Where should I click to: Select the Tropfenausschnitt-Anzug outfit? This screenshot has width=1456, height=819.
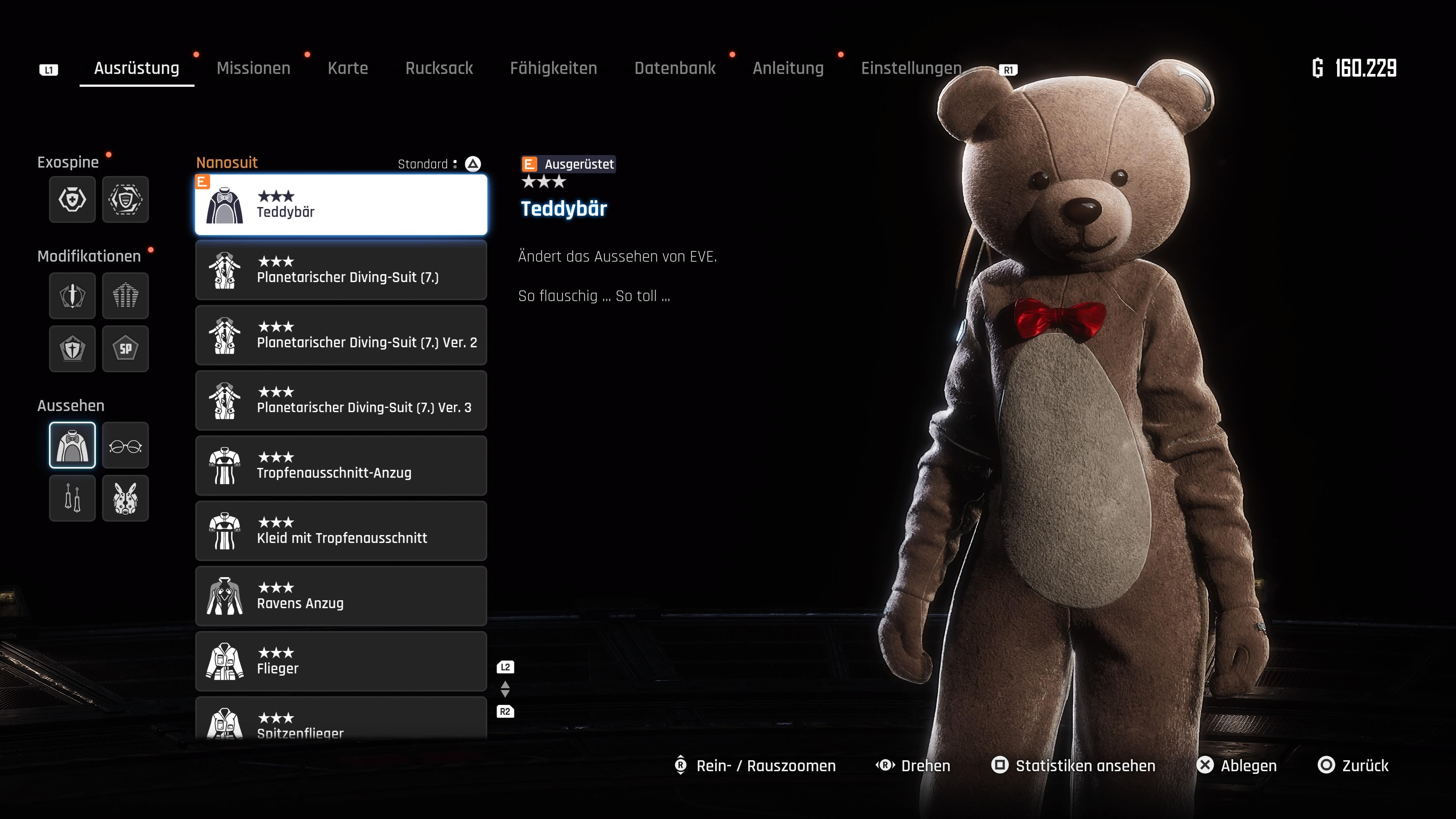341,466
